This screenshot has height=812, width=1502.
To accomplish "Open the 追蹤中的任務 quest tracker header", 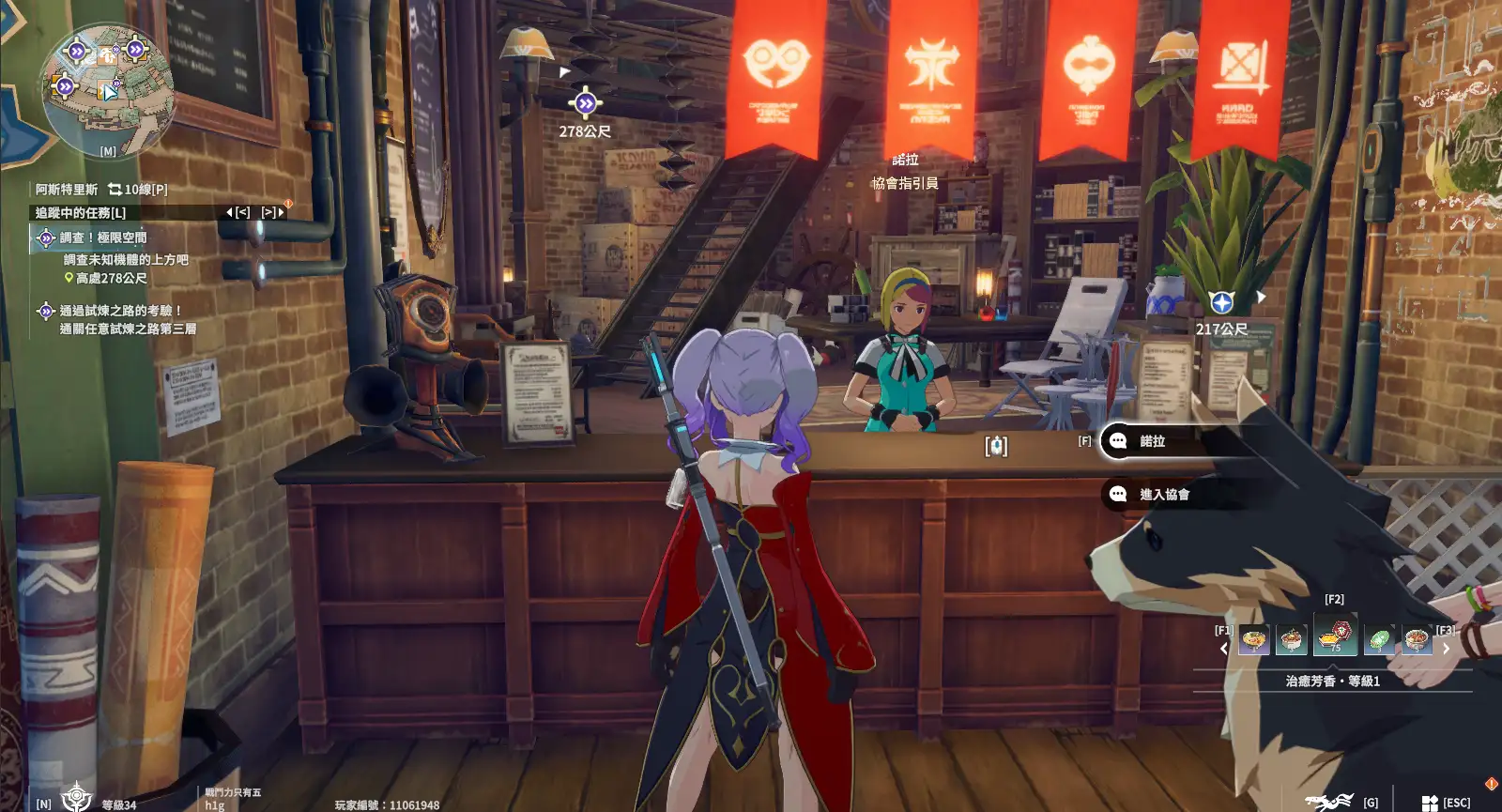I will click(81, 213).
